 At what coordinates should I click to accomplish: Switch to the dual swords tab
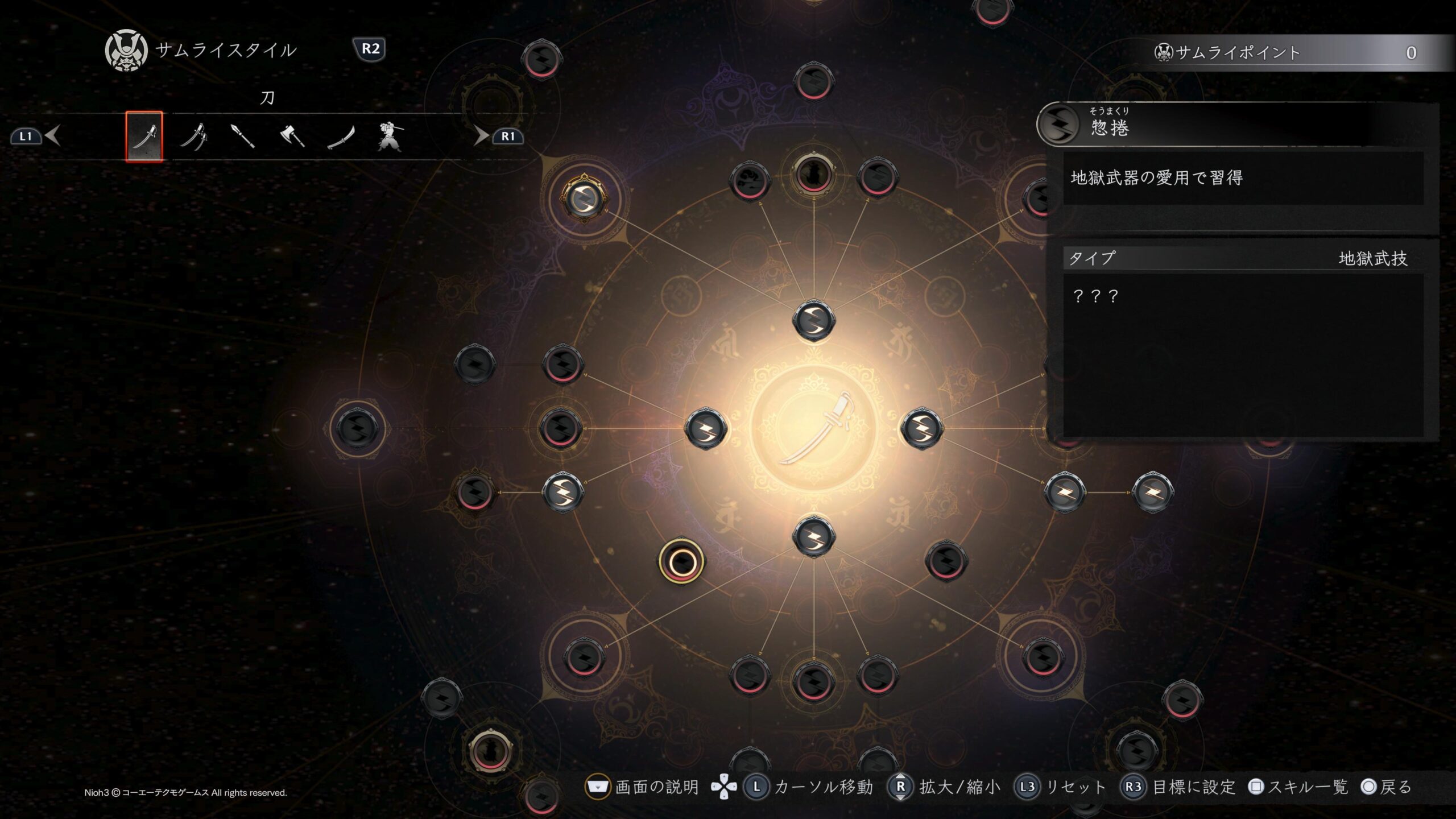pyautogui.click(x=193, y=136)
